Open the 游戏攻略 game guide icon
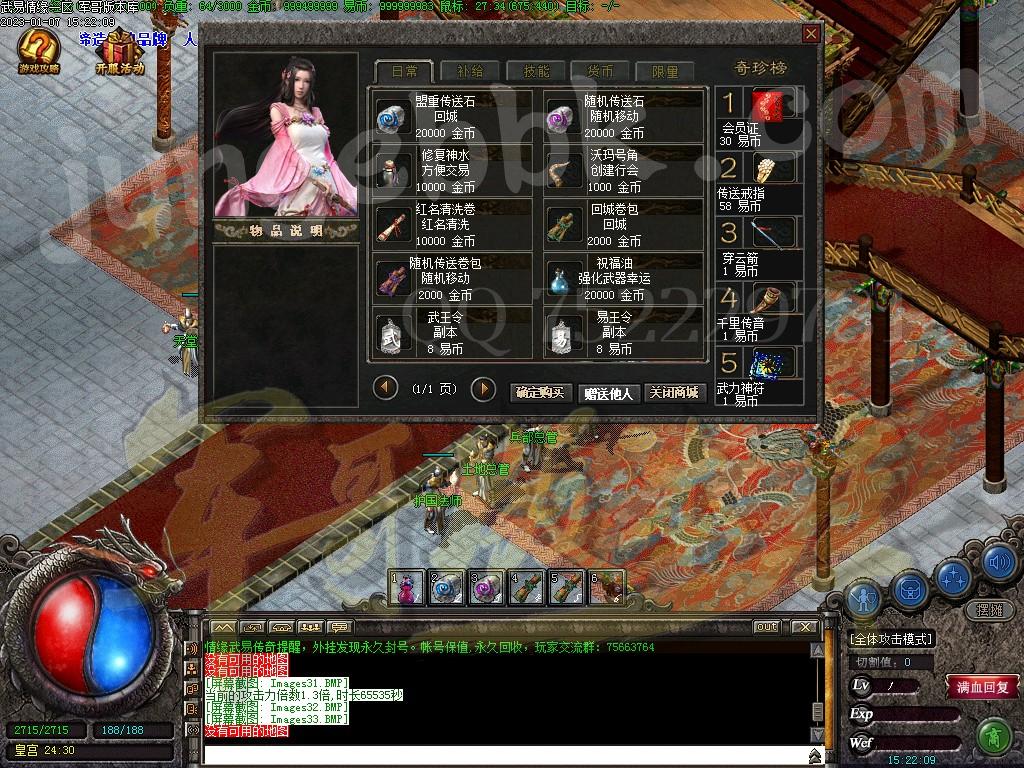This screenshot has width=1024, height=768. 39,51
